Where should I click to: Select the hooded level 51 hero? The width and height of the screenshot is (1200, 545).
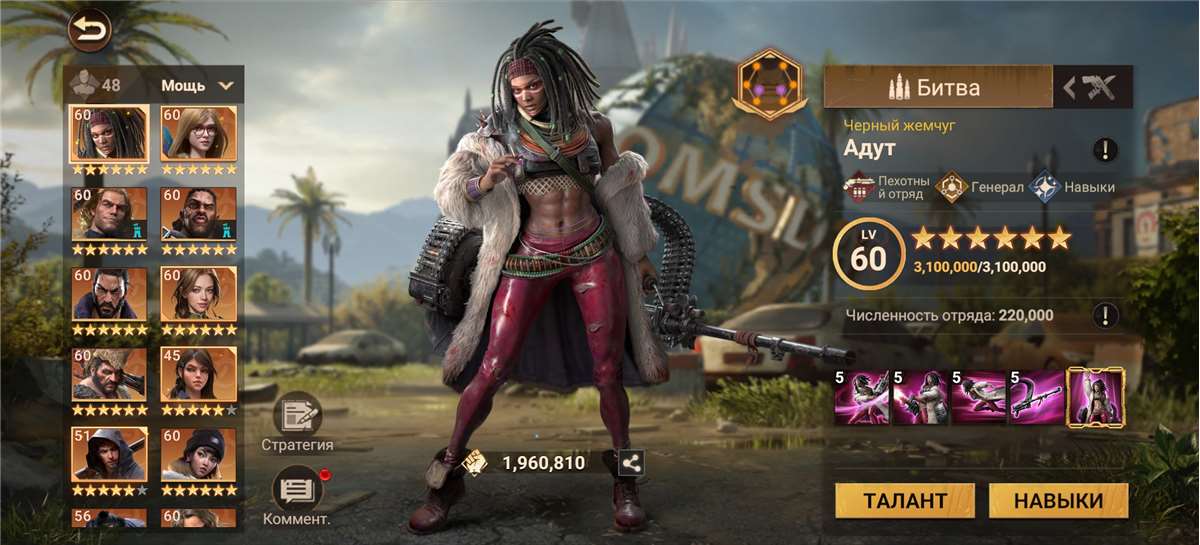coord(109,454)
